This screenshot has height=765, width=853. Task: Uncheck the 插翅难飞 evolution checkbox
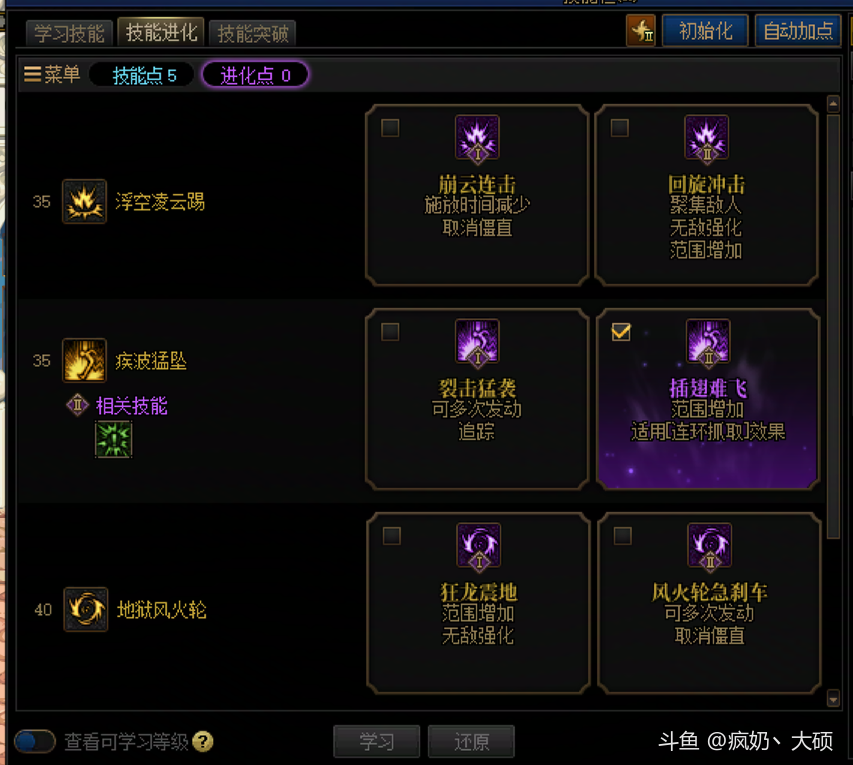click(621, 332)
